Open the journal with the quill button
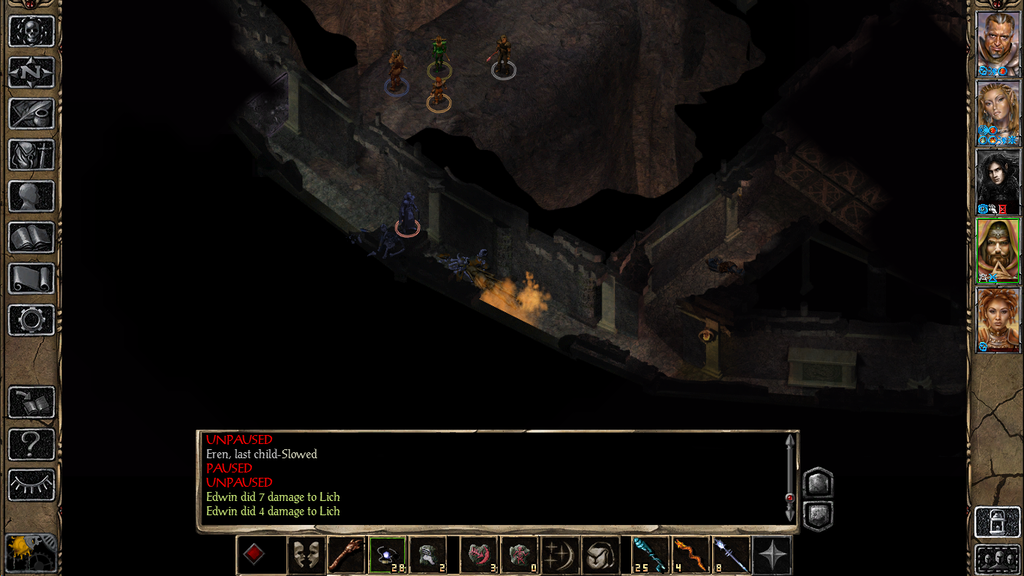Image resolution: width=1024 pixels, height=576 pixels. (x=31, y=113)
